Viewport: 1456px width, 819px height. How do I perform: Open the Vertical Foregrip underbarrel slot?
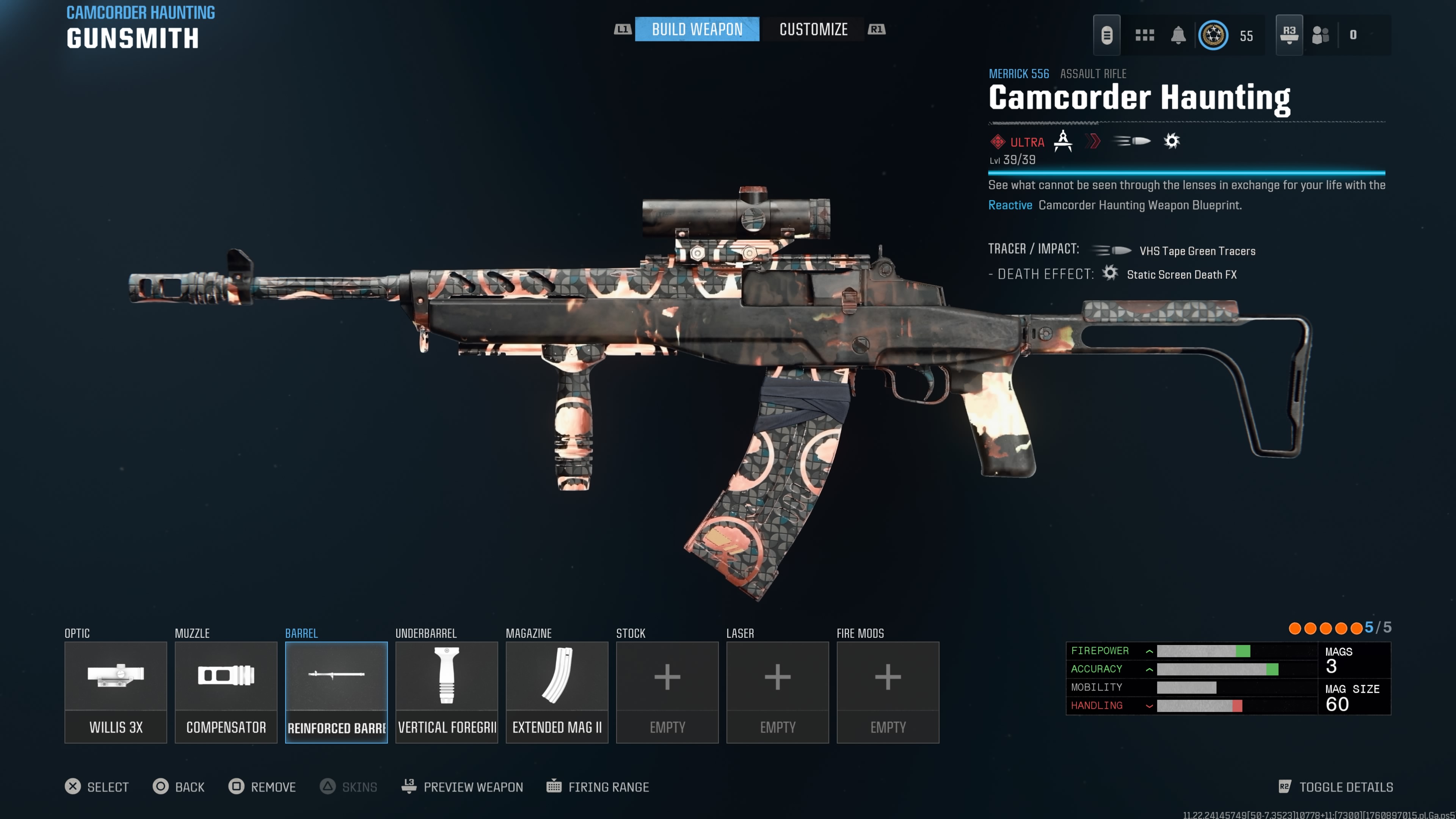(x=447, y=692)
